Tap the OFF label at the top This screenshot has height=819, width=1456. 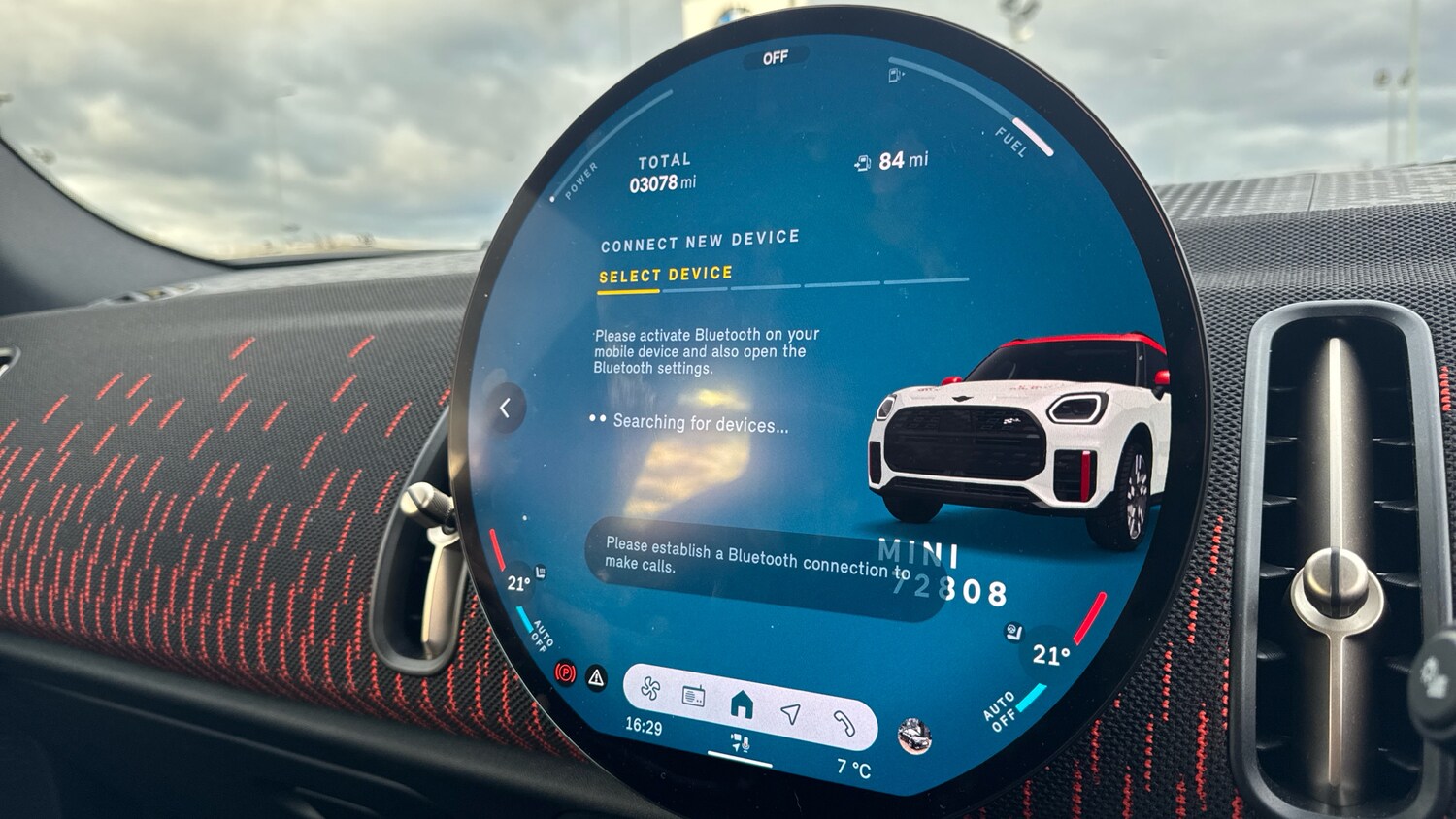click(775, 58)
